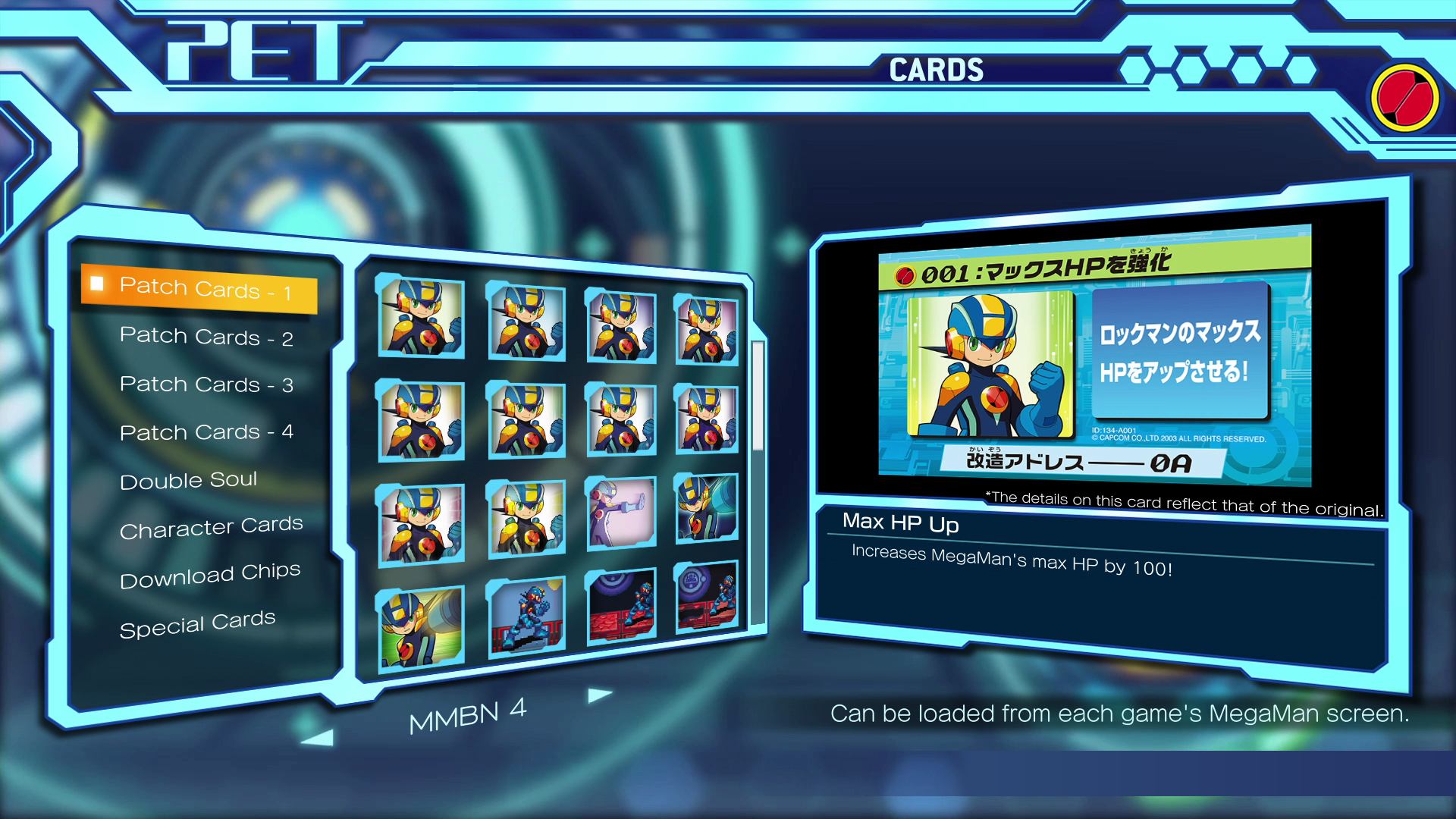Select the dashing MegaMan card in bottom row
The width and height of the screenshot is (1456, 819).
(422, 623)
